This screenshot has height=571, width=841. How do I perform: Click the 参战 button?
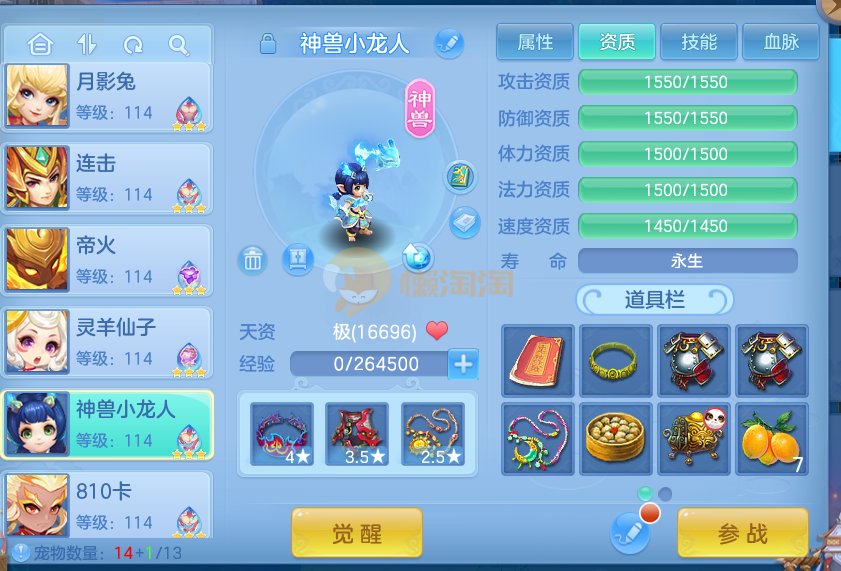742,533
